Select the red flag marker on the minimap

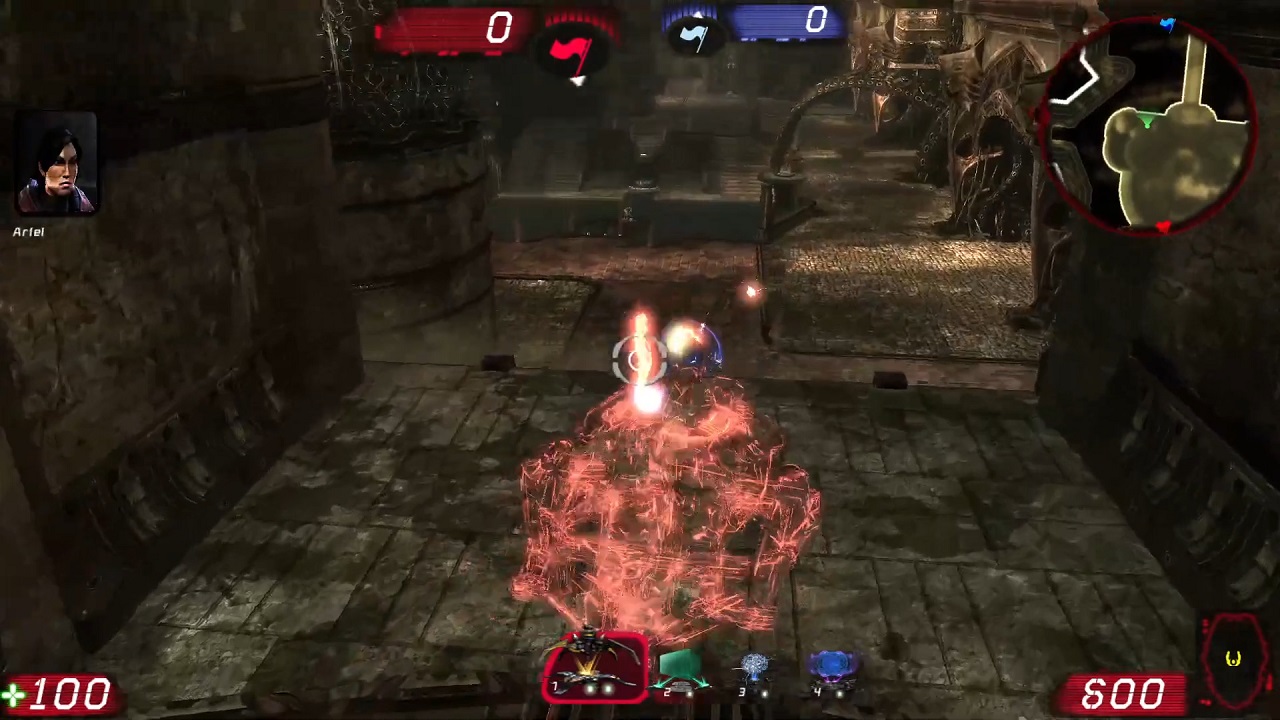[x=1162, y=229]
